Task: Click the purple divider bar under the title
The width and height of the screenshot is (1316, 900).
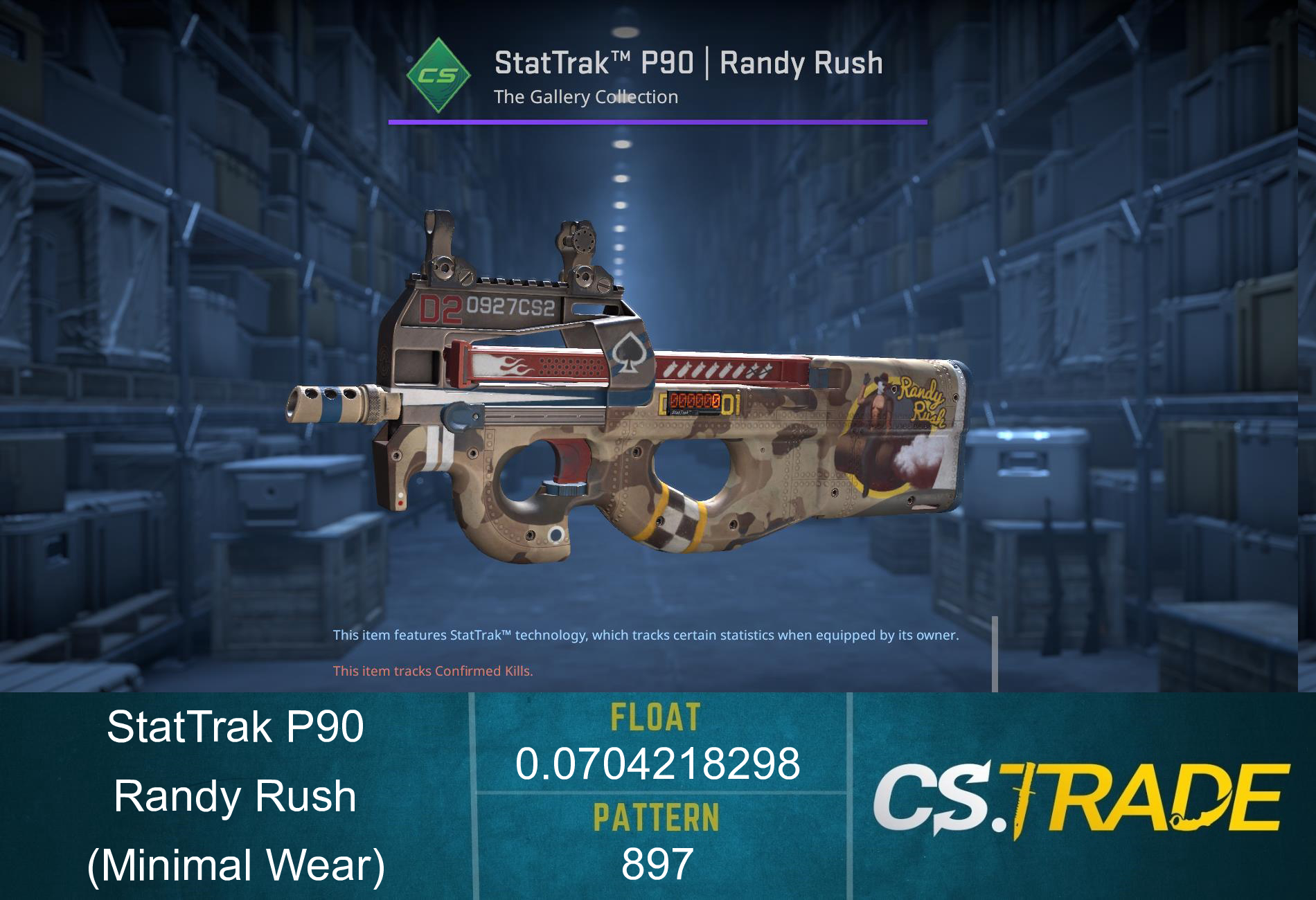Action: (x=658, y=123)
